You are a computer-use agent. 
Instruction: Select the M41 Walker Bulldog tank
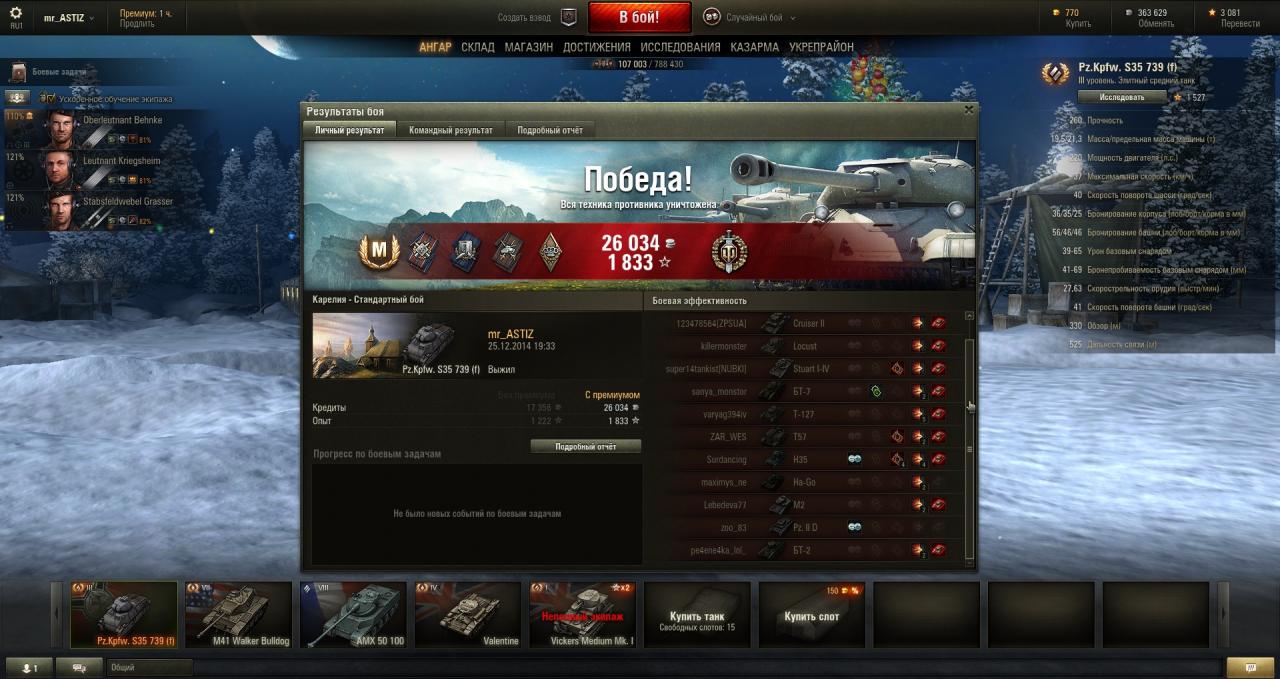pyautogui.click(x=238, y=615)
